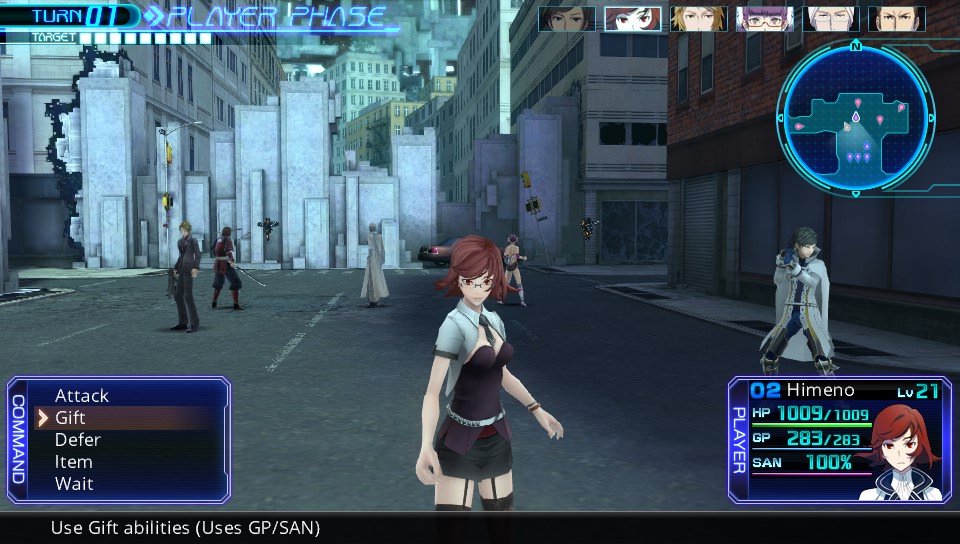Choose Gift from the command menu
The height and width of the screenshot is (544, 960).
click(70, 418)
